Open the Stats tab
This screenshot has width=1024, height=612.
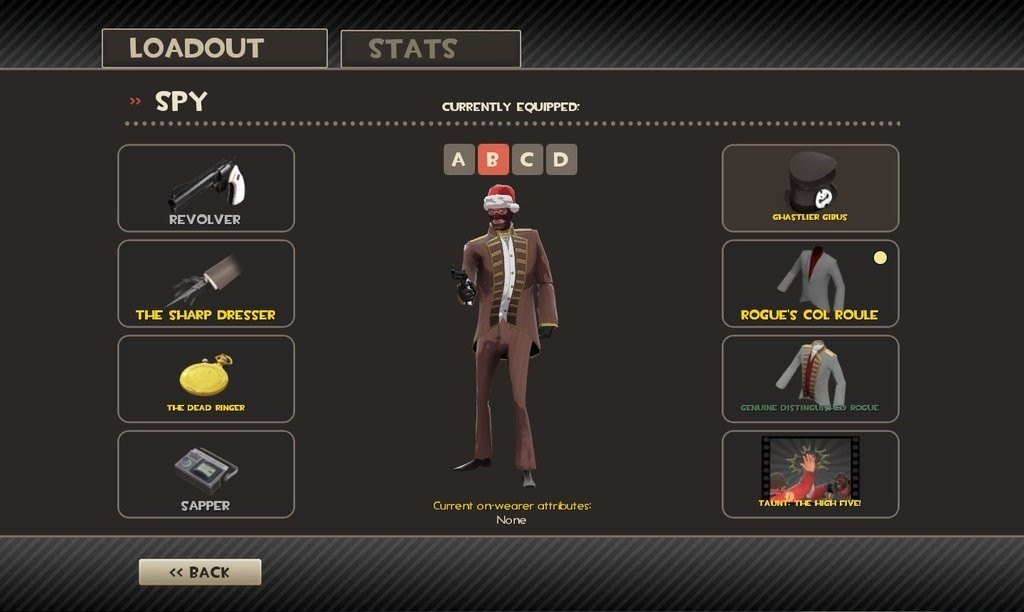point(430,49)
